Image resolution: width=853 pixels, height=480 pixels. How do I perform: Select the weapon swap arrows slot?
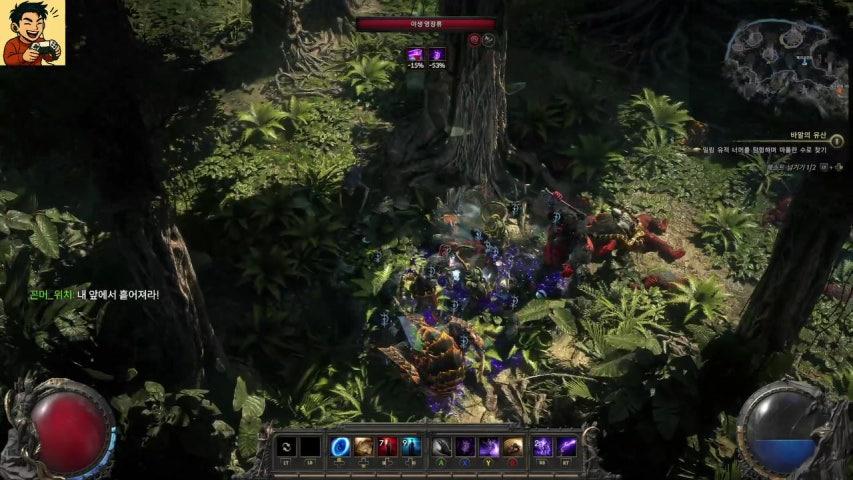(x=286, y=446)
